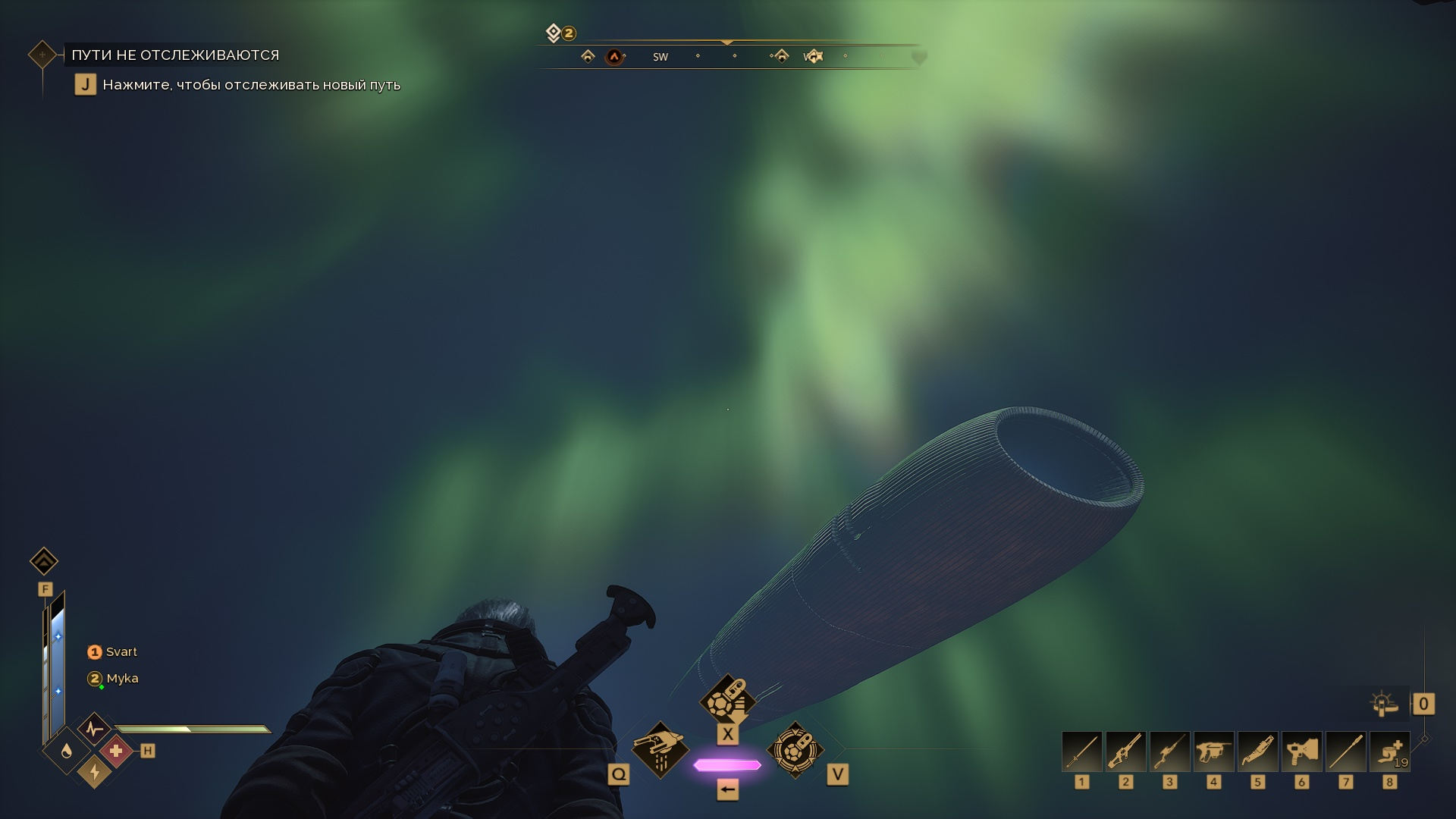Choose the scoped rifle in slot 3

coord(1169,752)
